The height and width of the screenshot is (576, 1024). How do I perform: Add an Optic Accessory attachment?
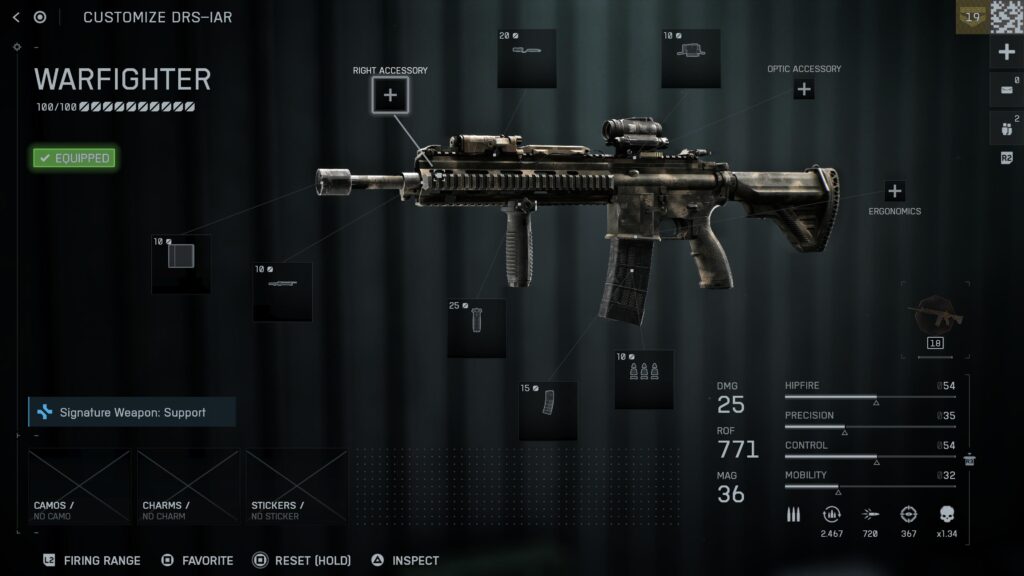tap(804, 89)
